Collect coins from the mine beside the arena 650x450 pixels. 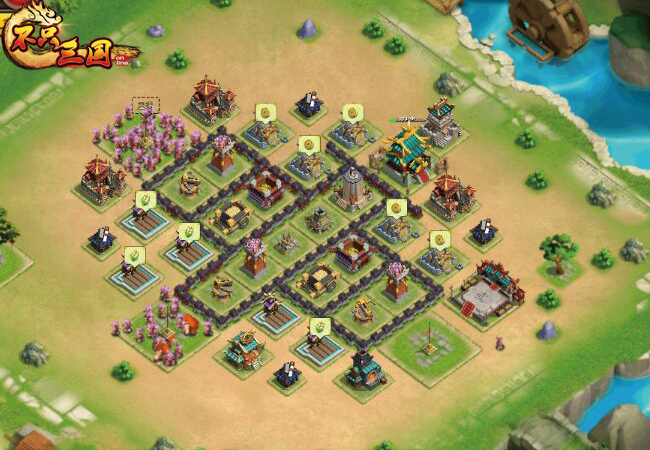(x=439, y=240)
